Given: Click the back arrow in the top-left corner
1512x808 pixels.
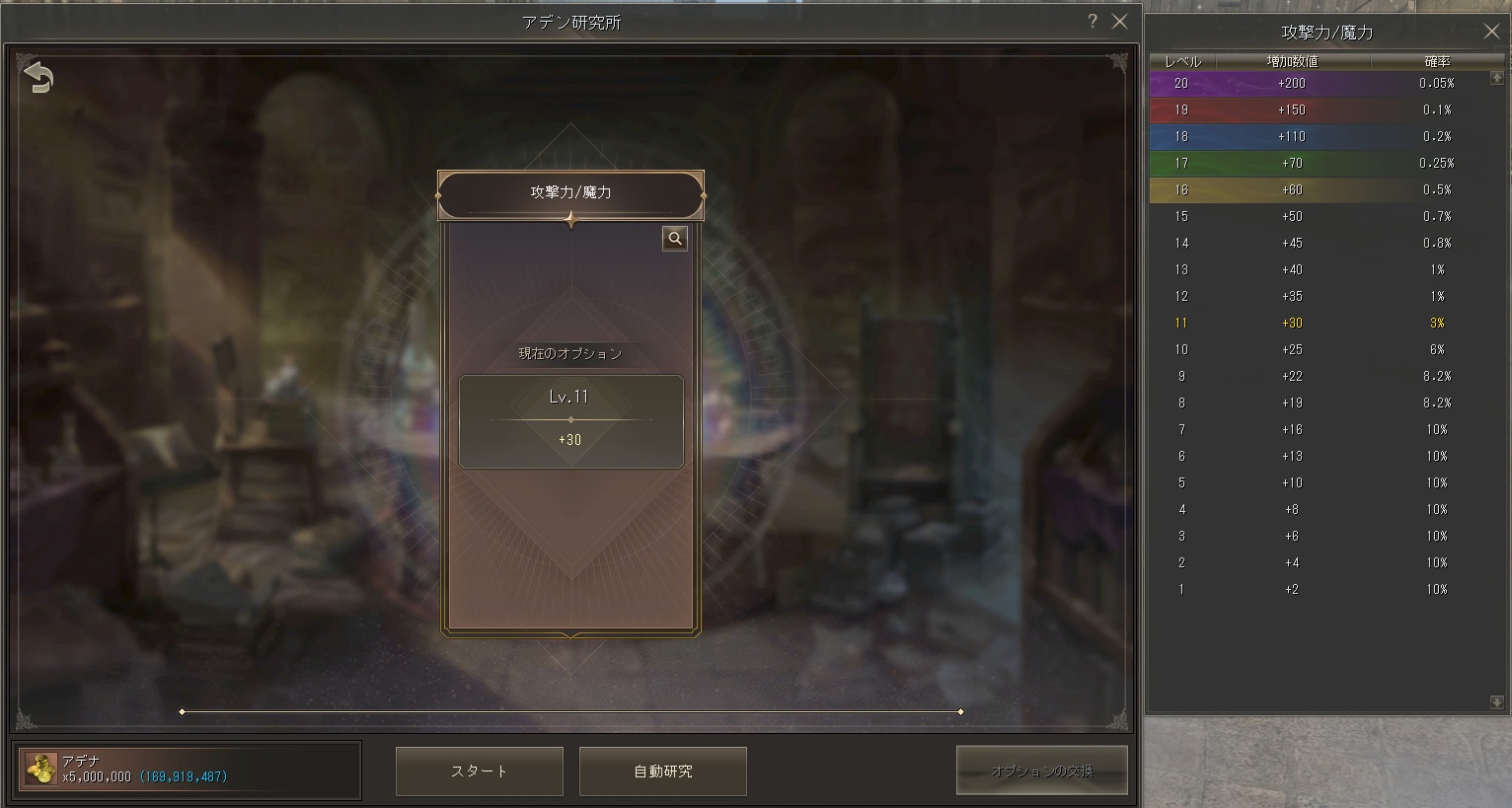Looking at the screenshot, I should [37, 76].
